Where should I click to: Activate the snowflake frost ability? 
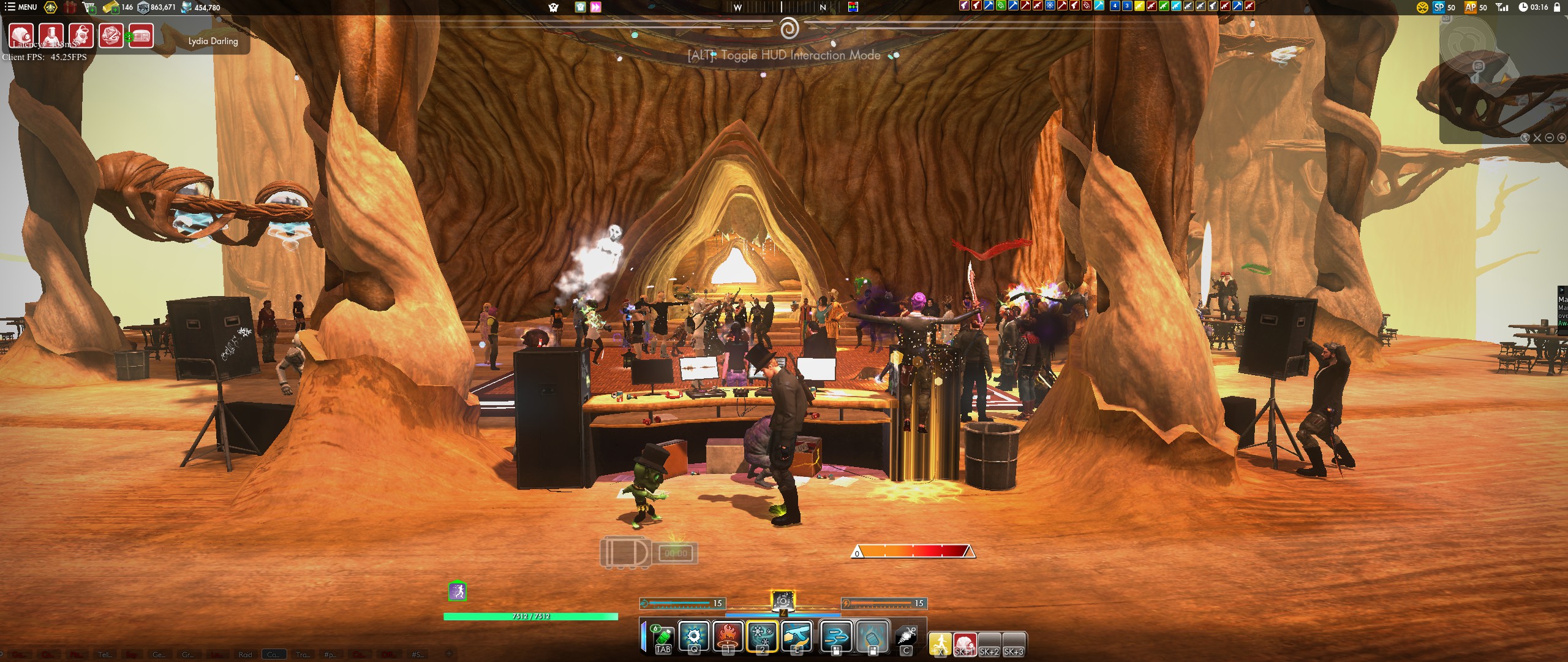coord(763,636)
